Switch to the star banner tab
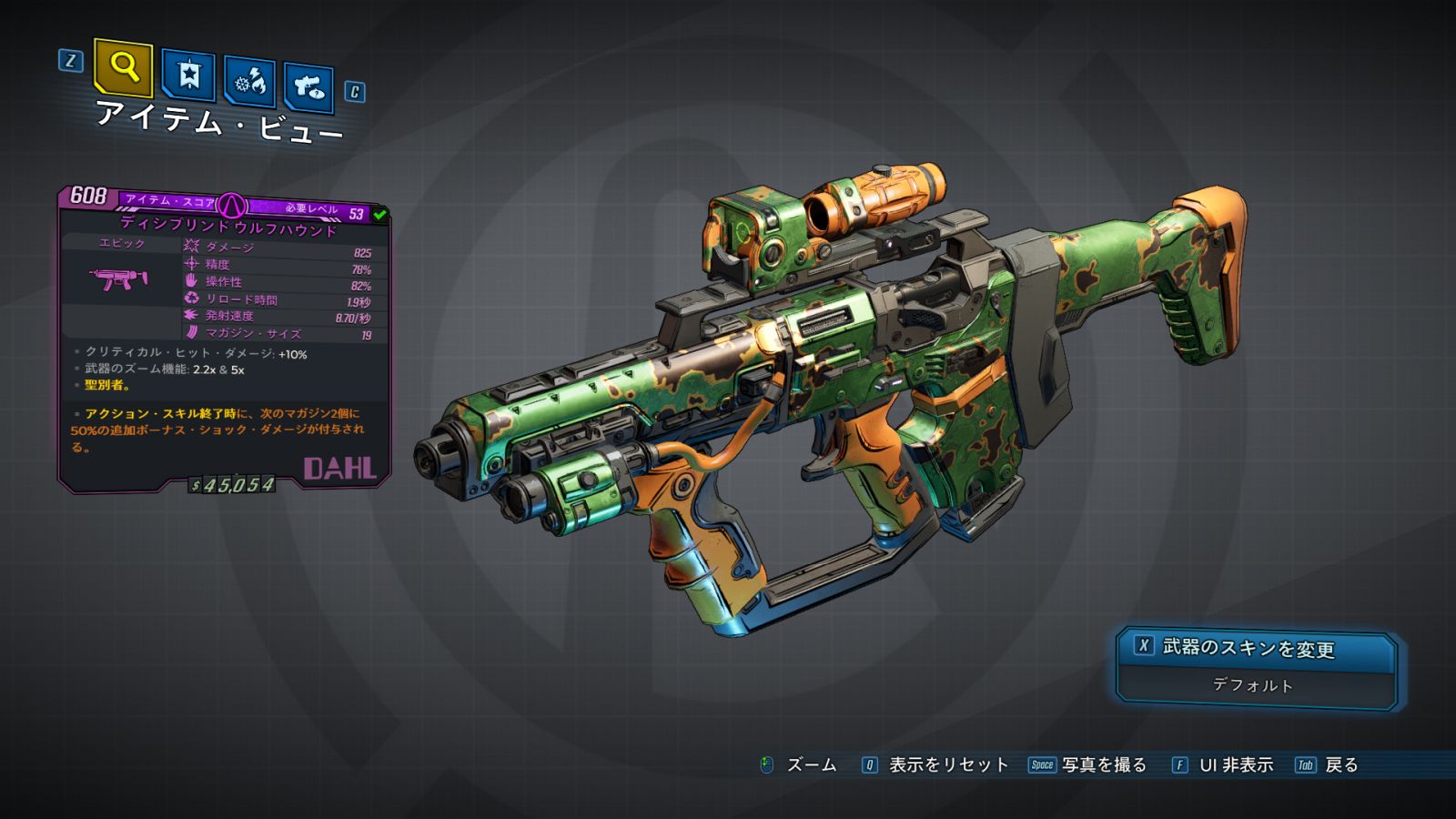Viewport: 1456px width, 819px height. pos(188,76)
